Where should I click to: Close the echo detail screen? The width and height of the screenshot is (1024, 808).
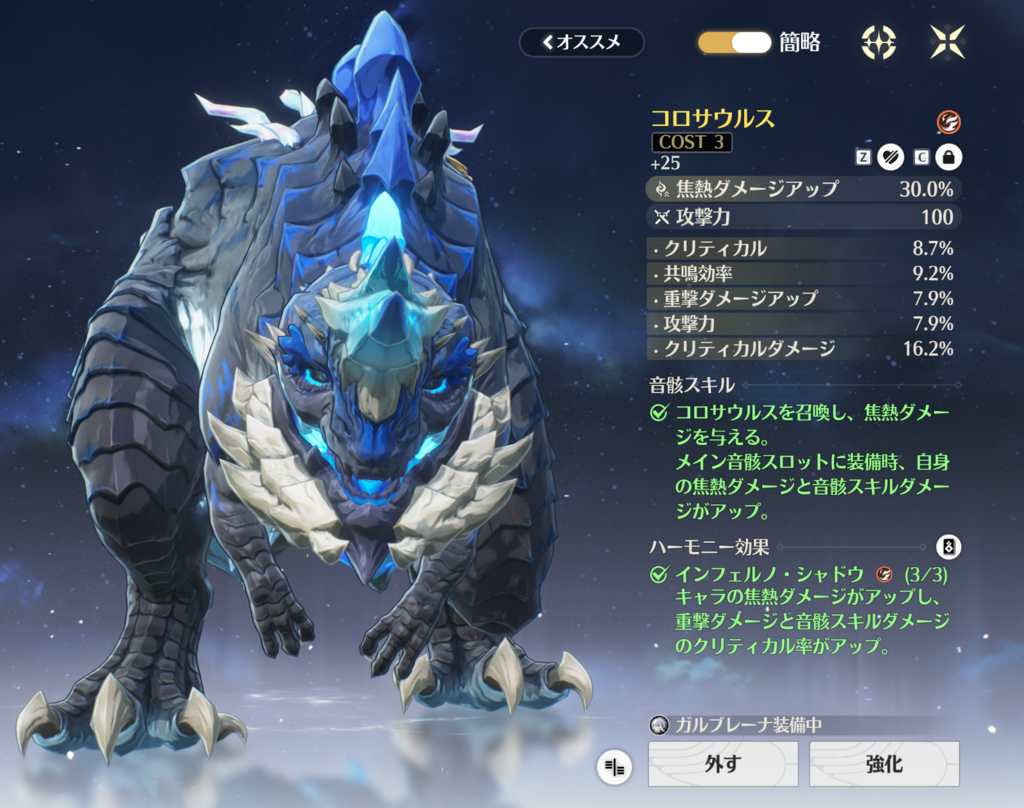tap(946, 42)
